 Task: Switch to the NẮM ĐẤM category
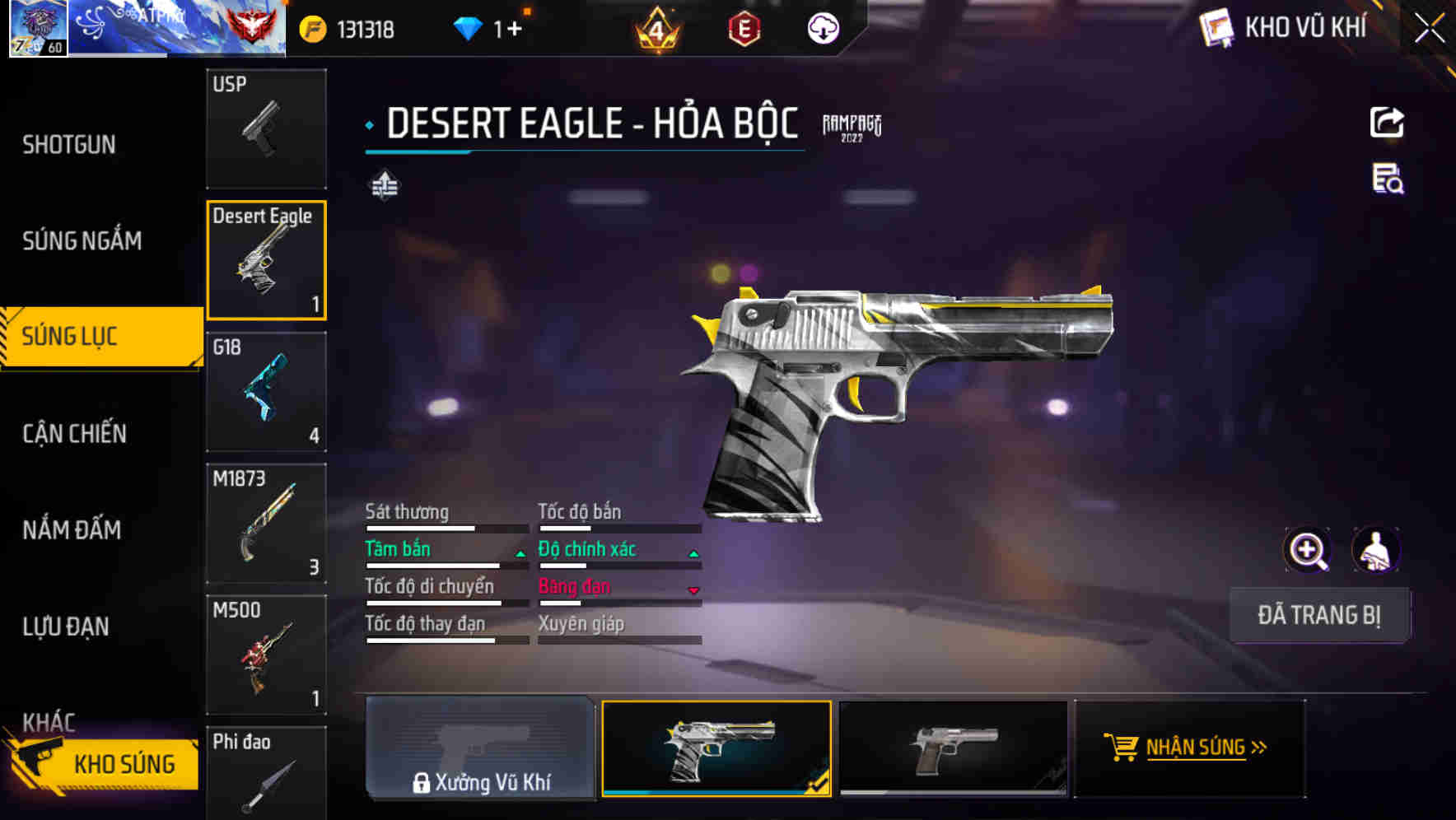coord(72,529)
